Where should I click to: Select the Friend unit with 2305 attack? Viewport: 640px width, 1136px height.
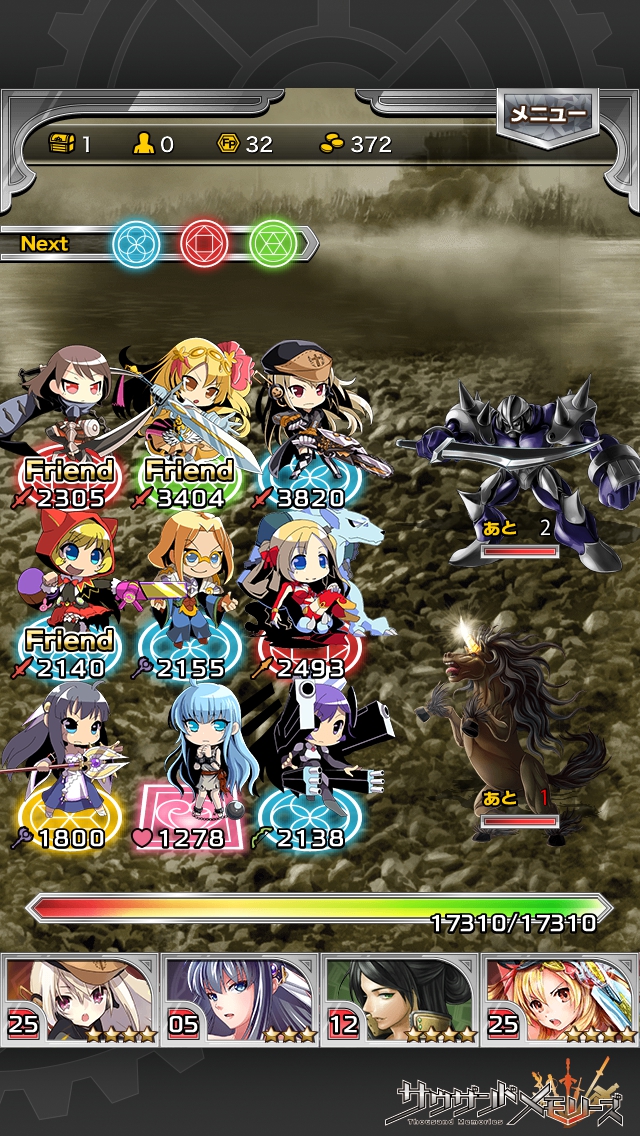pos(68,420)
